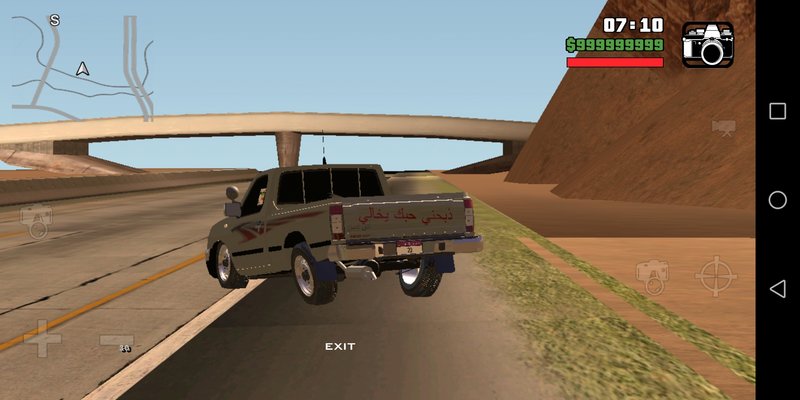Open Android recent apps with the square
Image resolution: width=800 pixels, height=400 pixels.
[x=777, y=111]
